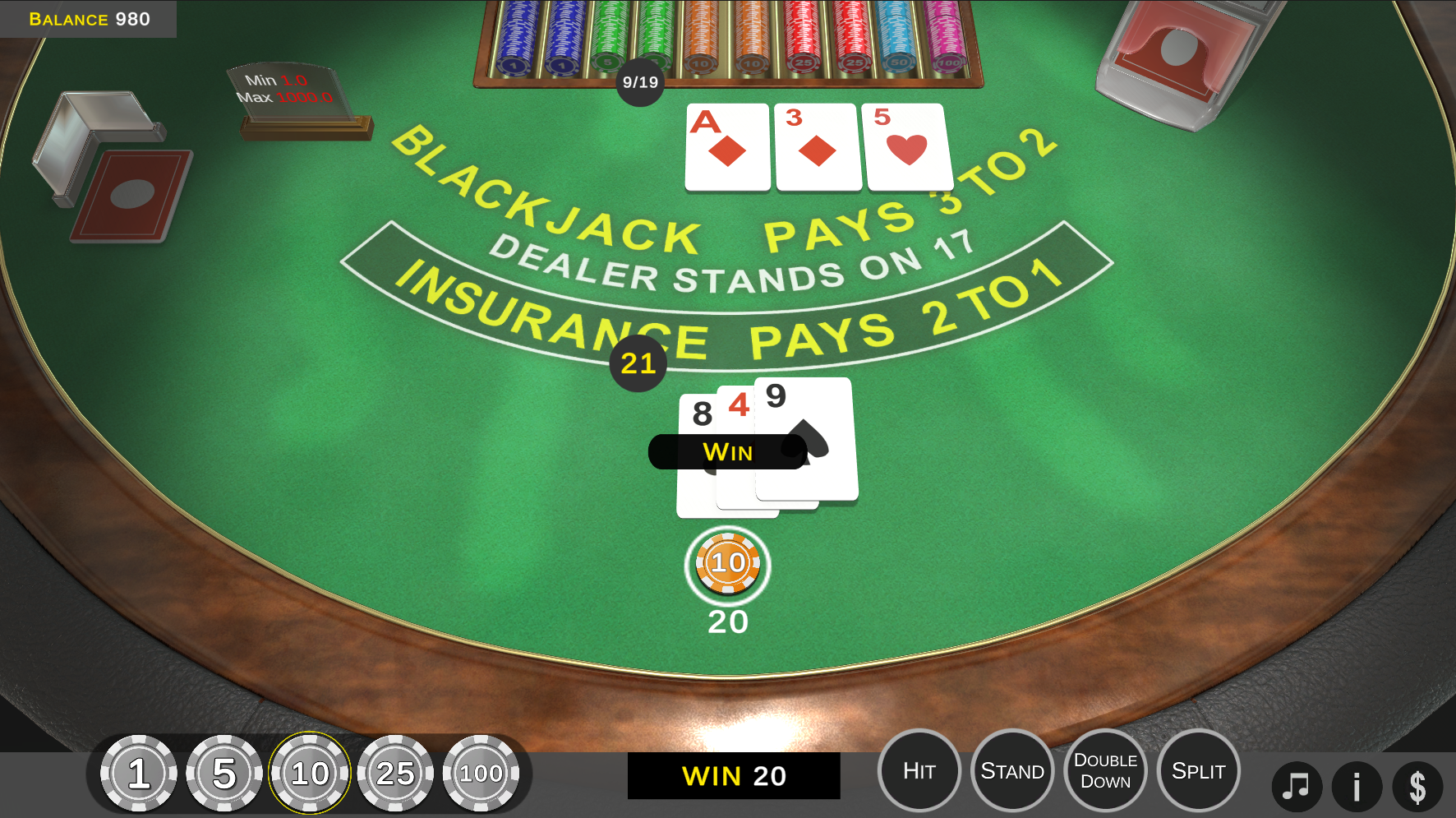Select the 25 value betting chip
1456x818 pixels.
click(x=395, y=773)
